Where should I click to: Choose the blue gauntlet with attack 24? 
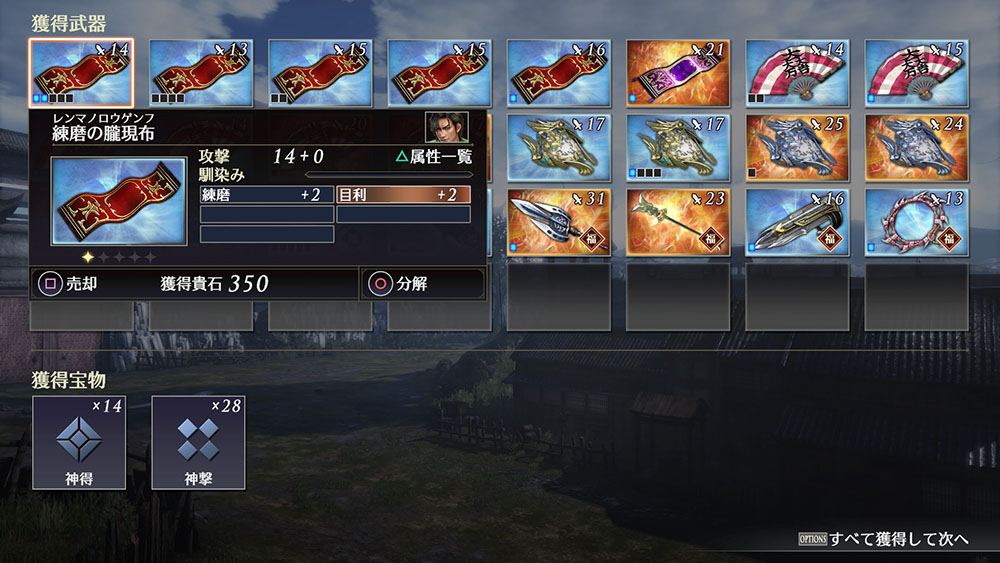point(916,148)
